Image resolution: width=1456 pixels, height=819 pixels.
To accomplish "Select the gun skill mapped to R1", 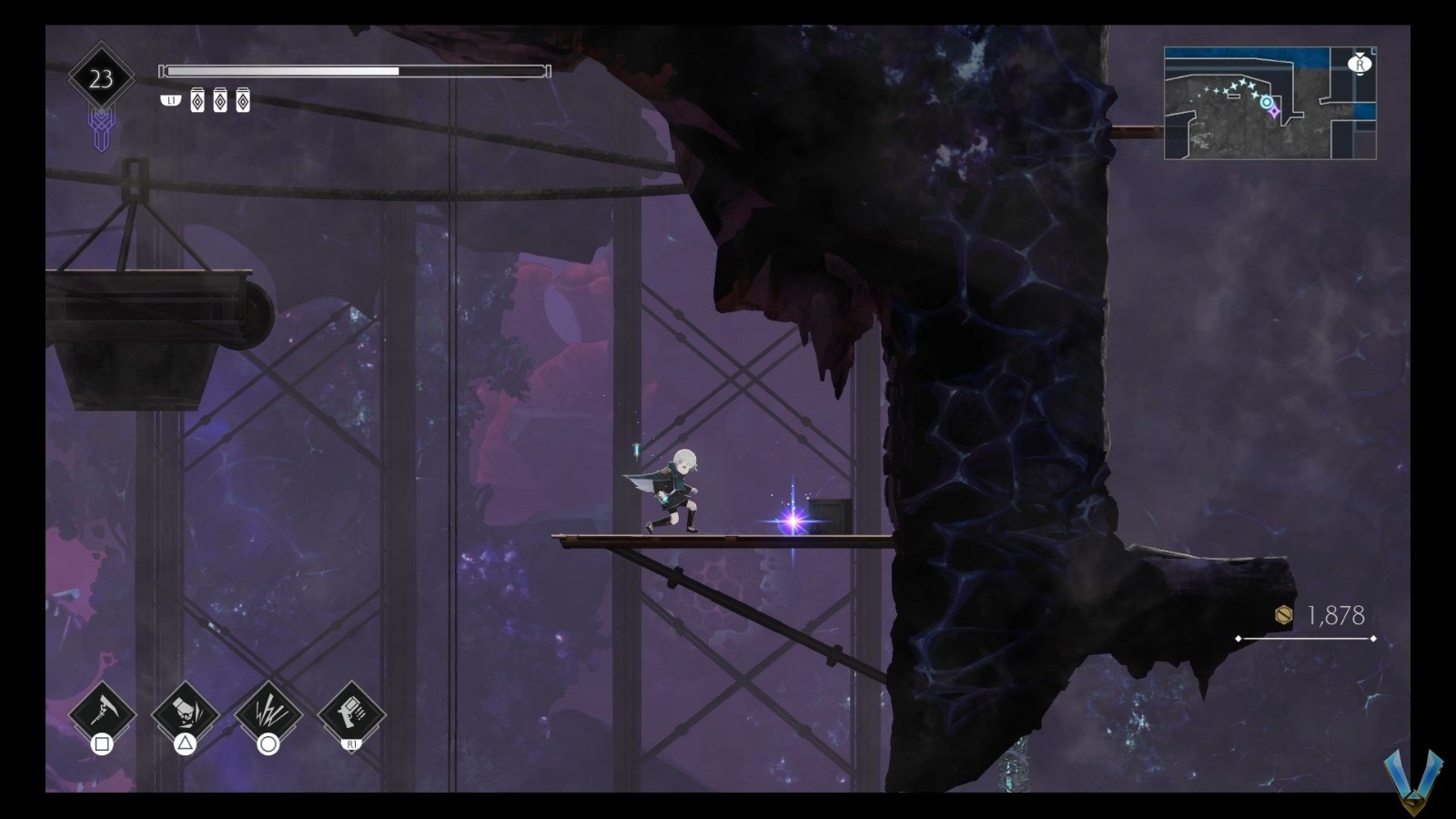I will [351, 713].
